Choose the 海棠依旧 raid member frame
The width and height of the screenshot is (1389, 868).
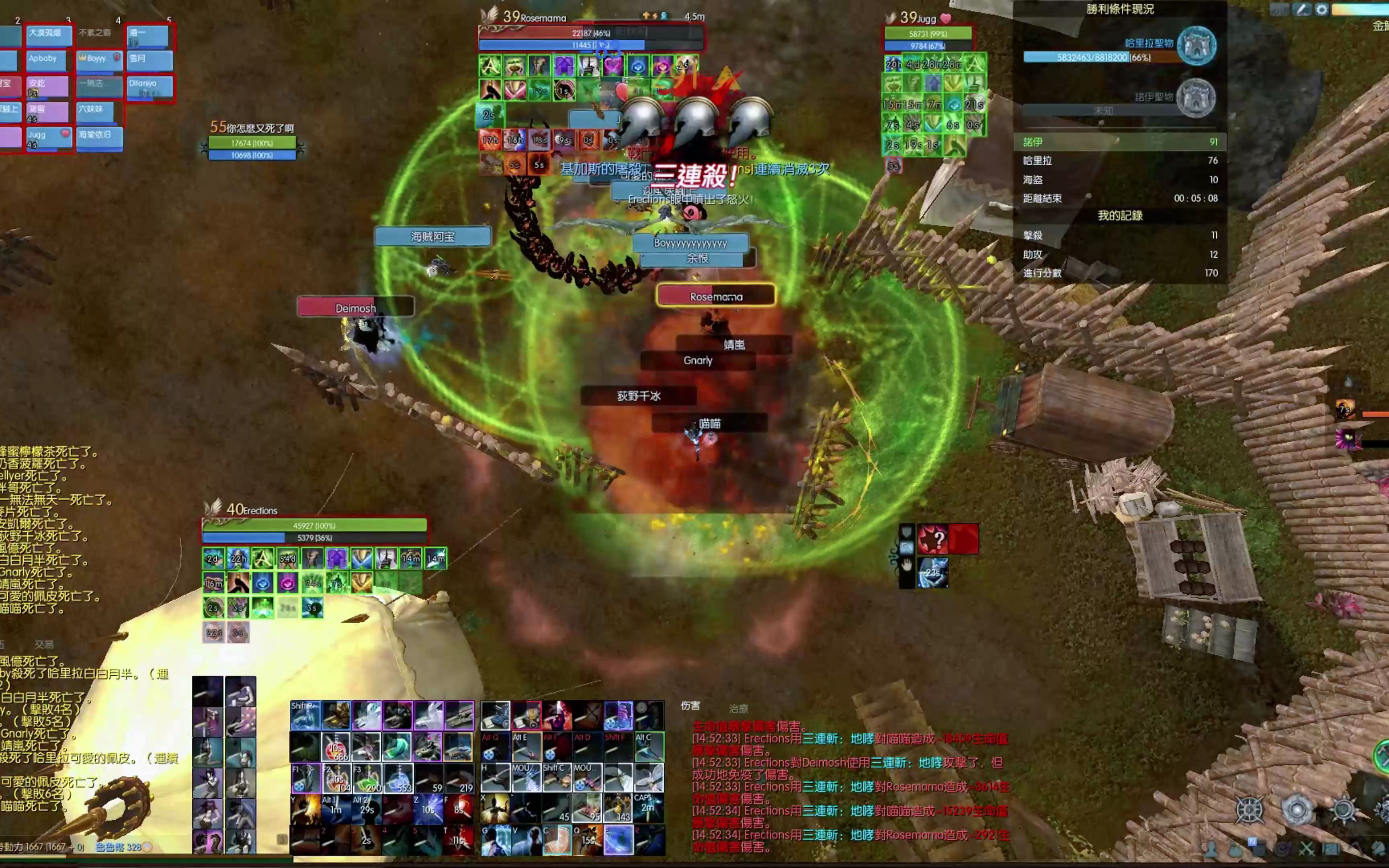[x=99, y=137]
